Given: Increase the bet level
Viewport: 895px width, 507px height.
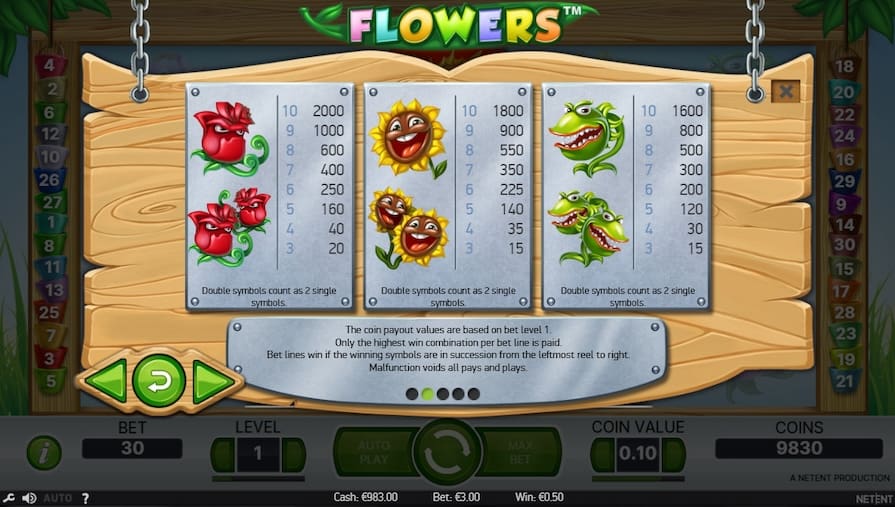Looking at the screenshot, I should click(x=294, y=454).
